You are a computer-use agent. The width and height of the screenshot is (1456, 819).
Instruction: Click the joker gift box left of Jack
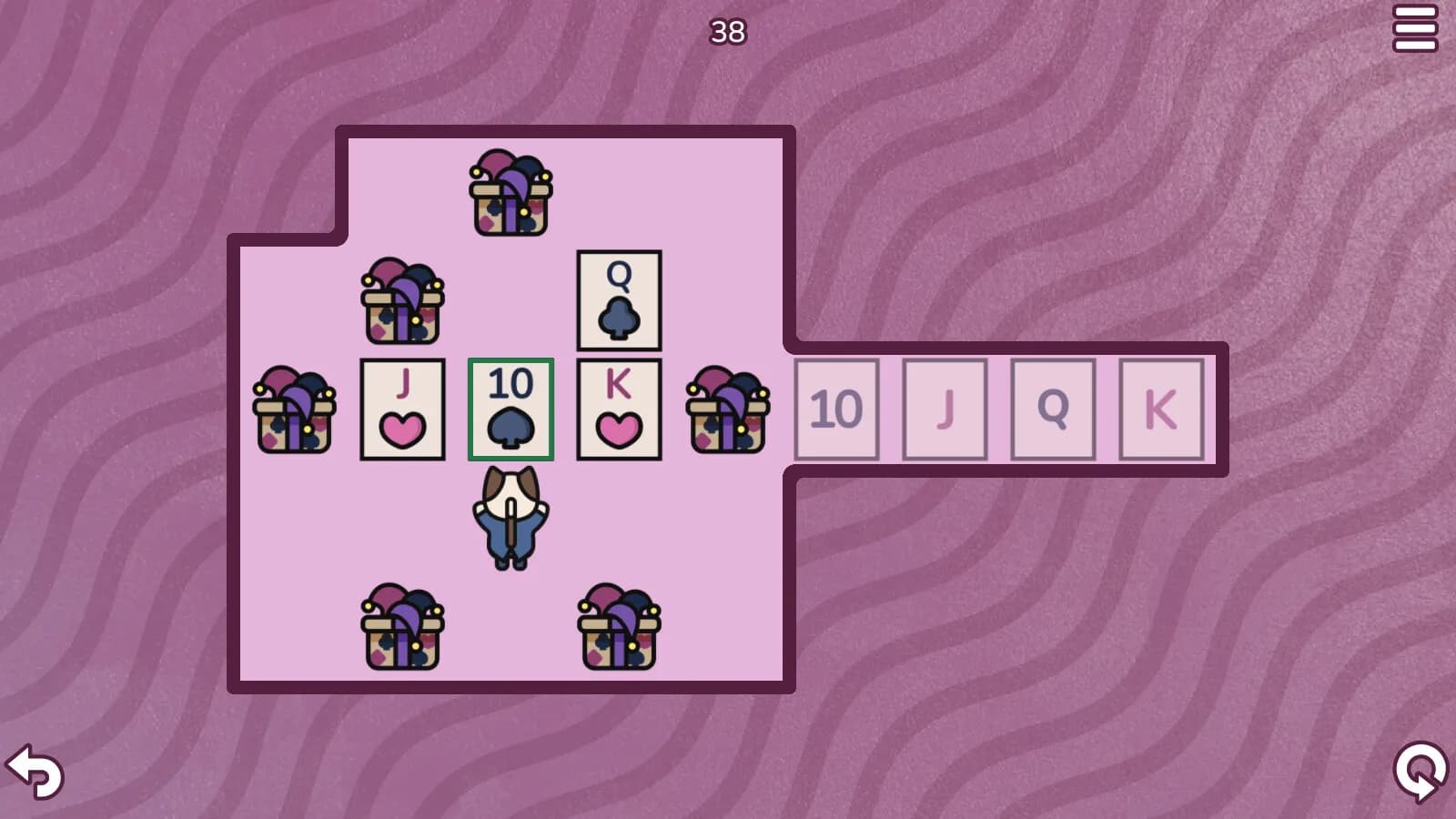pos(293,409)
